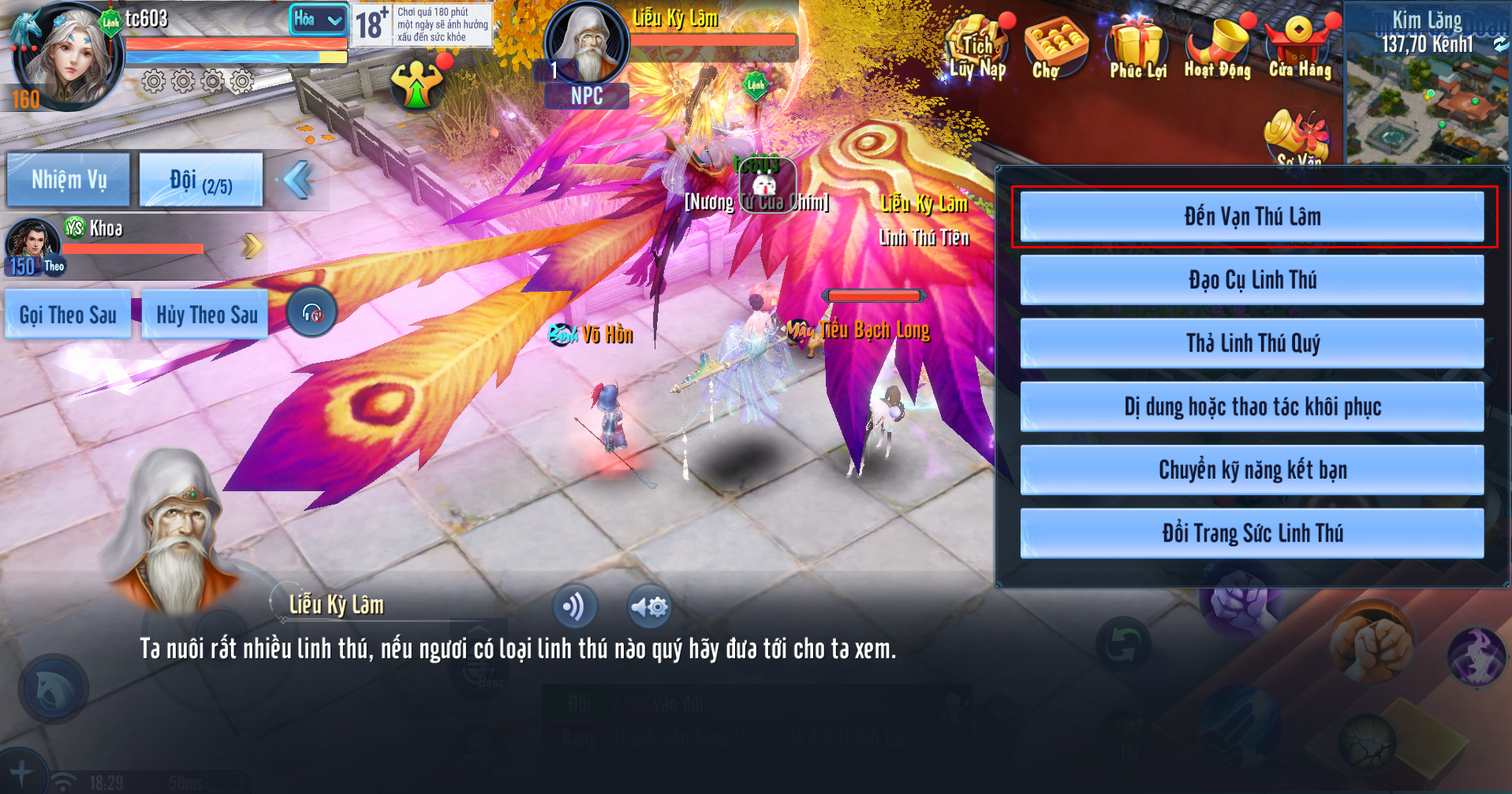Click the tc603 player portrait
The height and width of the screenshot is (794, 1512).
[67, 55]
